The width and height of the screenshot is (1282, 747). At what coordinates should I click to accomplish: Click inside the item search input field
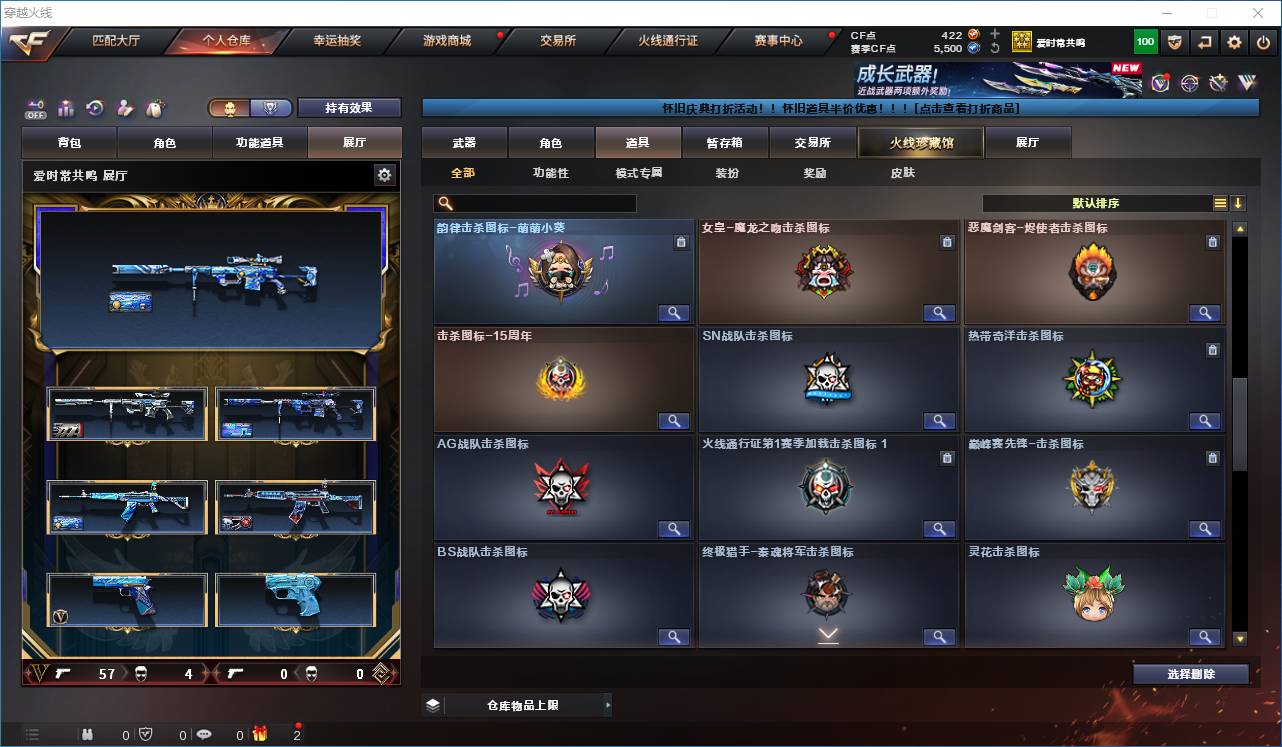point(540,203)
